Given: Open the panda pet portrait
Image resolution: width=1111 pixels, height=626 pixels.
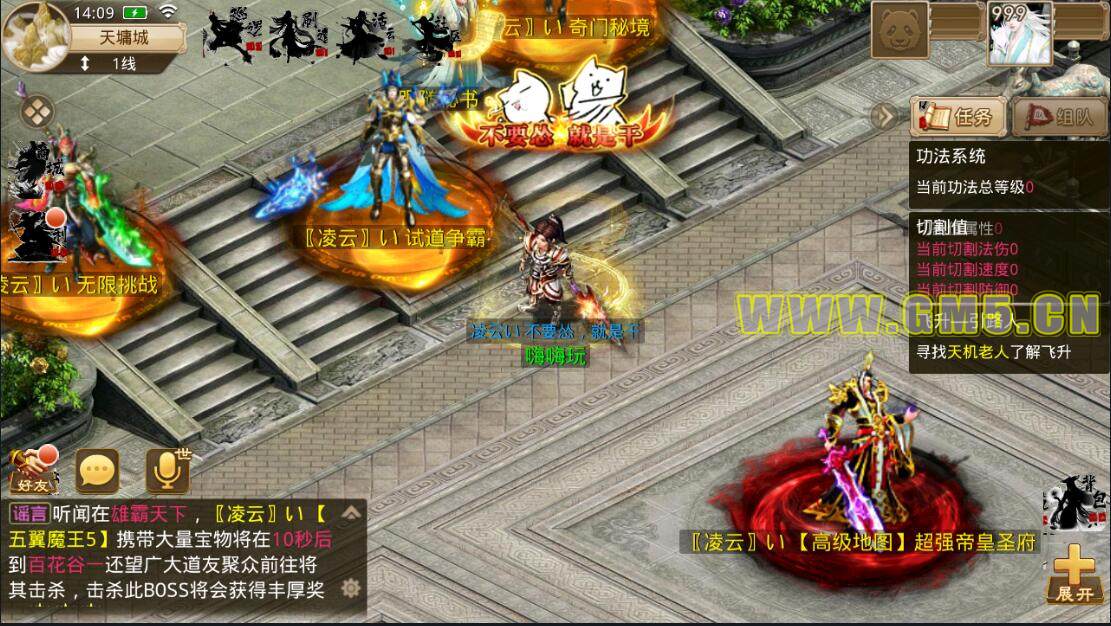Looking at the screenshot, I should 899,33.
